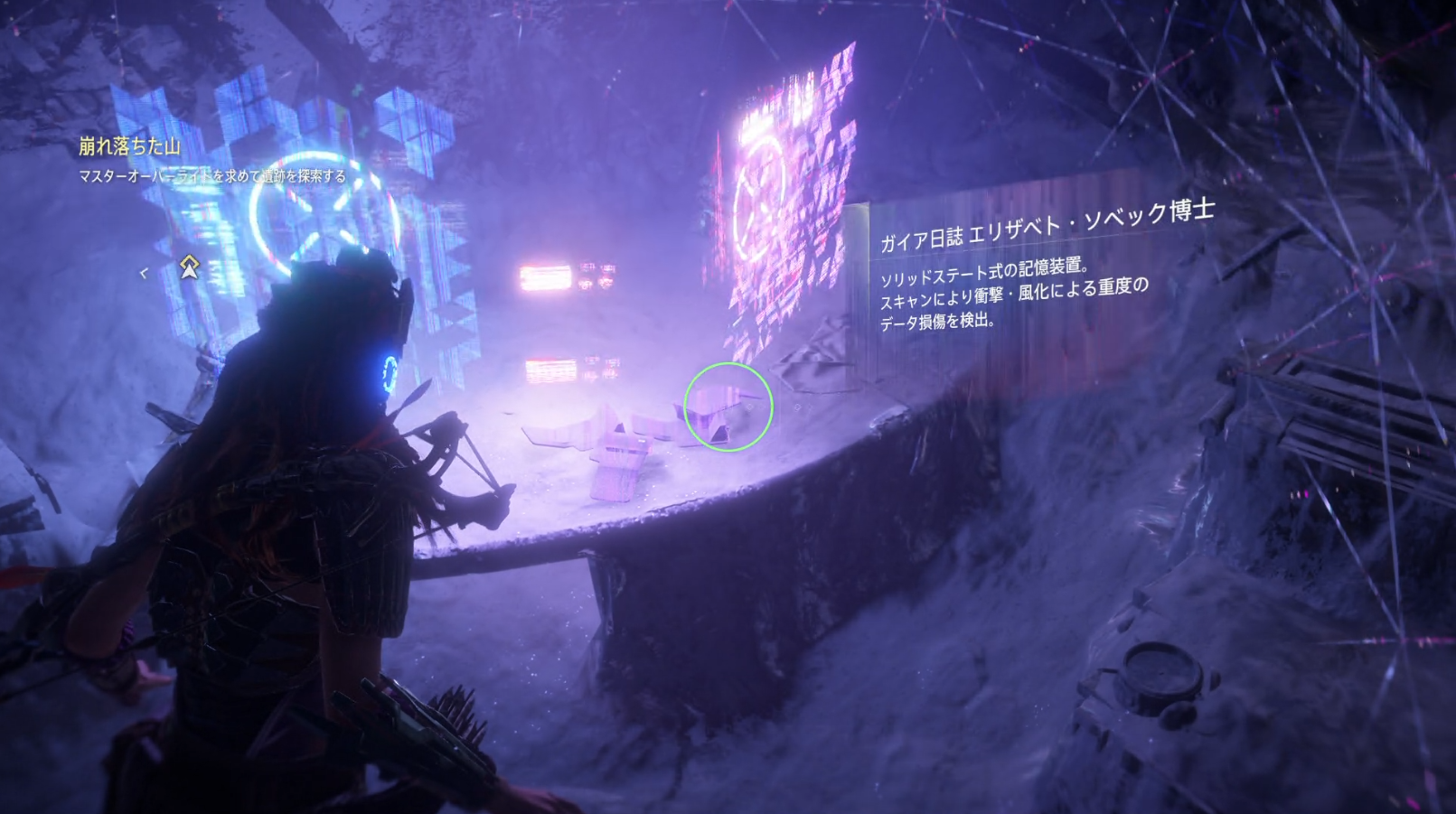Click the yellow quest waypoint marker
Image resolution: width=1456 pixels, height=814 pixels.
click(x=189, y=267)
